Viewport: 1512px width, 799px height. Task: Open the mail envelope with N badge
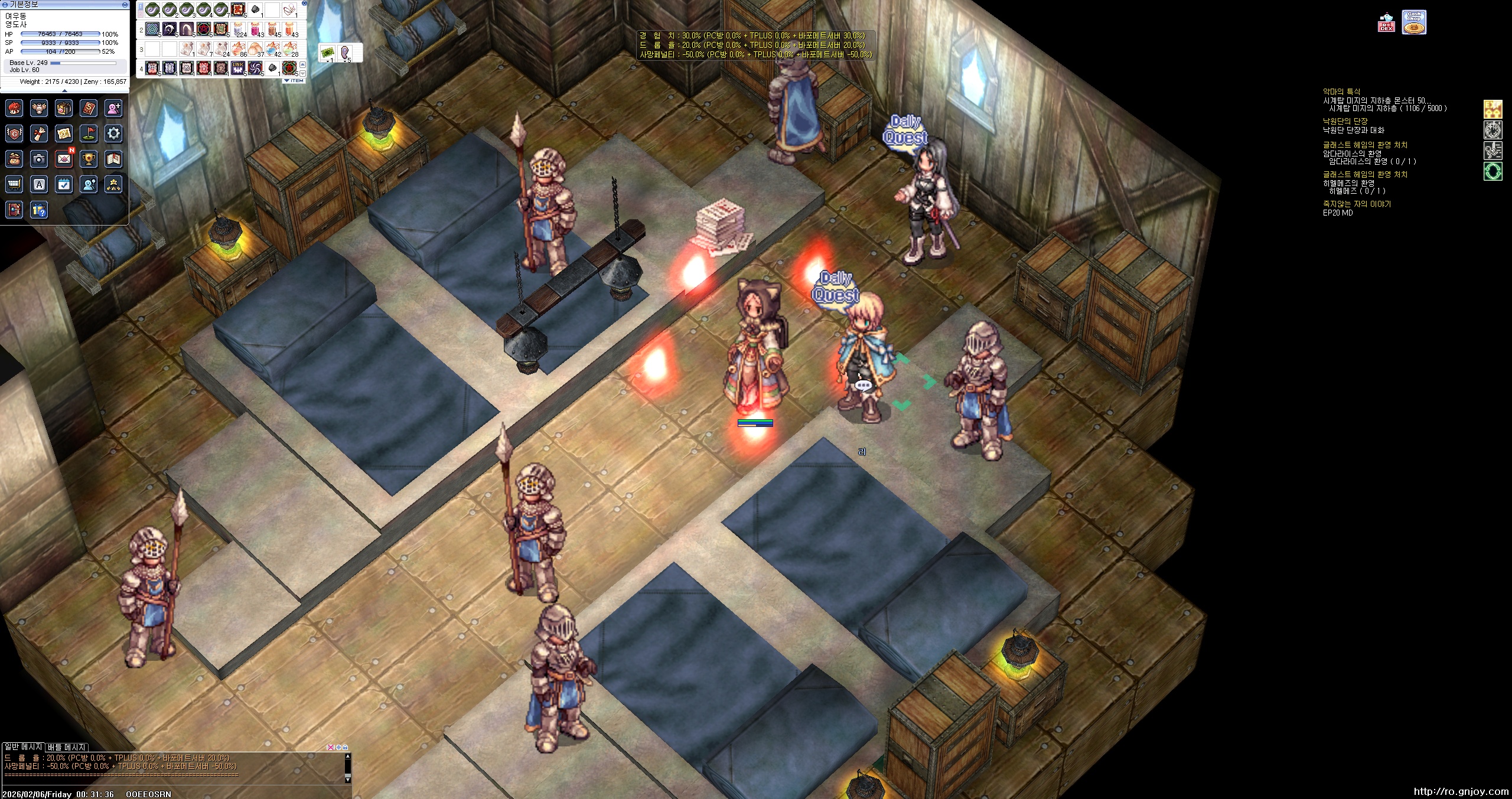(64, 159)
